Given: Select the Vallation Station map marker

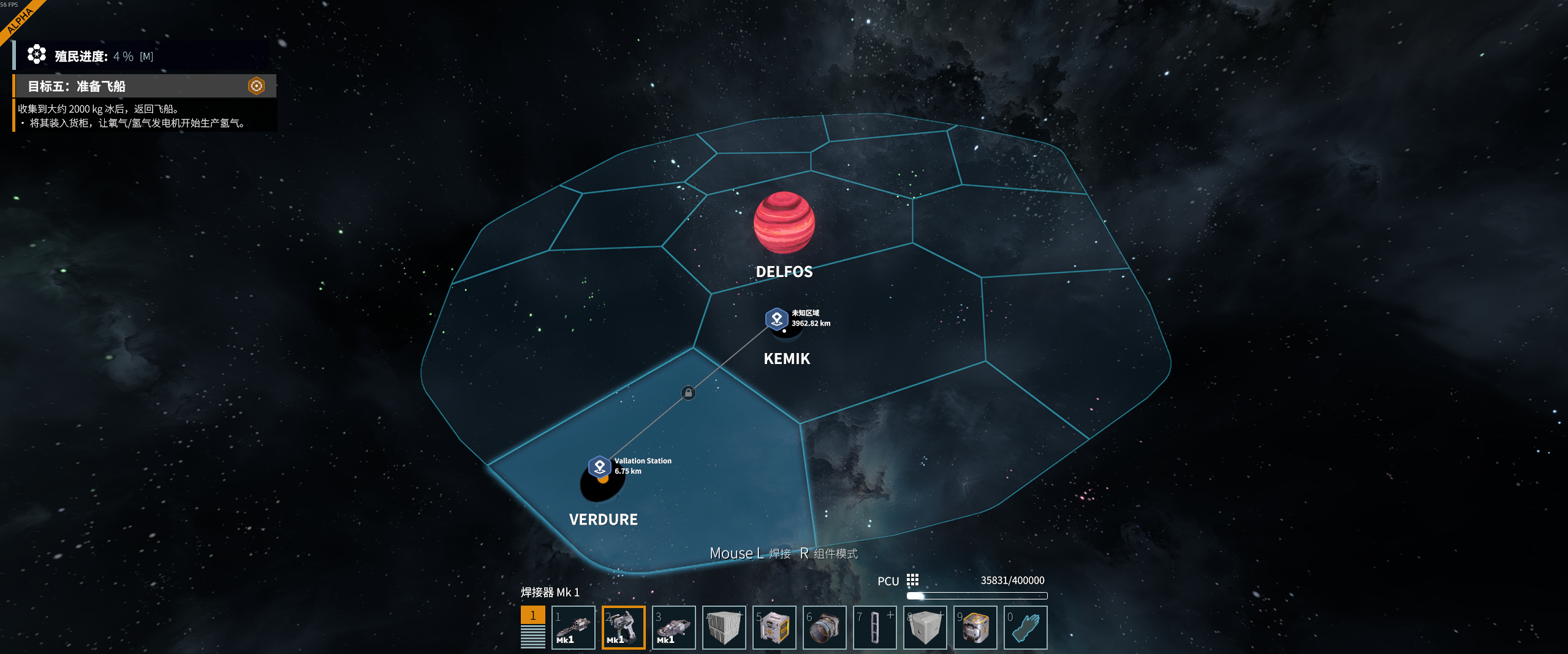Looking at the screenshot, I should [599, 466].
